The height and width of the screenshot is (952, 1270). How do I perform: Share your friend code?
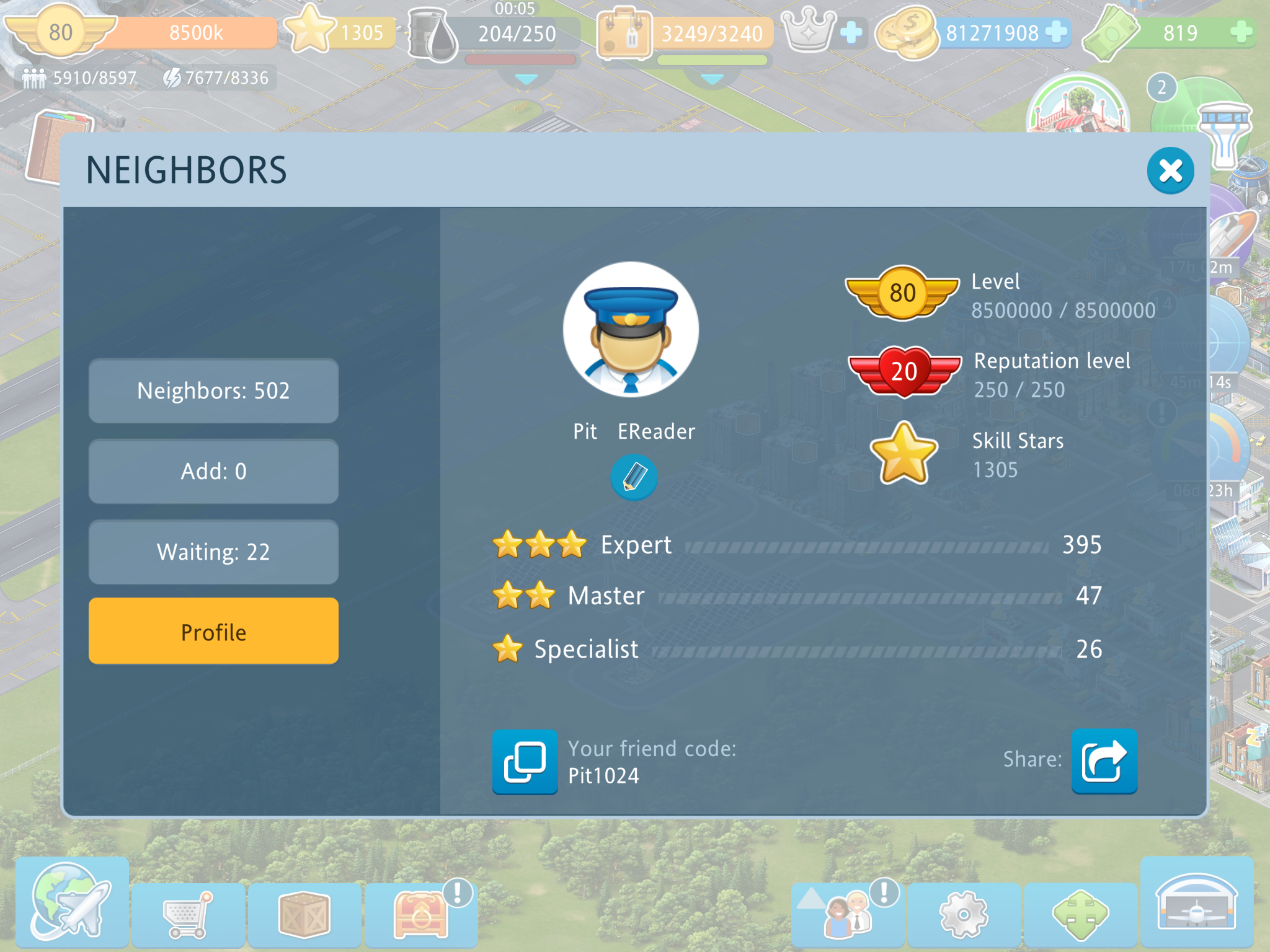[1104, 762]
